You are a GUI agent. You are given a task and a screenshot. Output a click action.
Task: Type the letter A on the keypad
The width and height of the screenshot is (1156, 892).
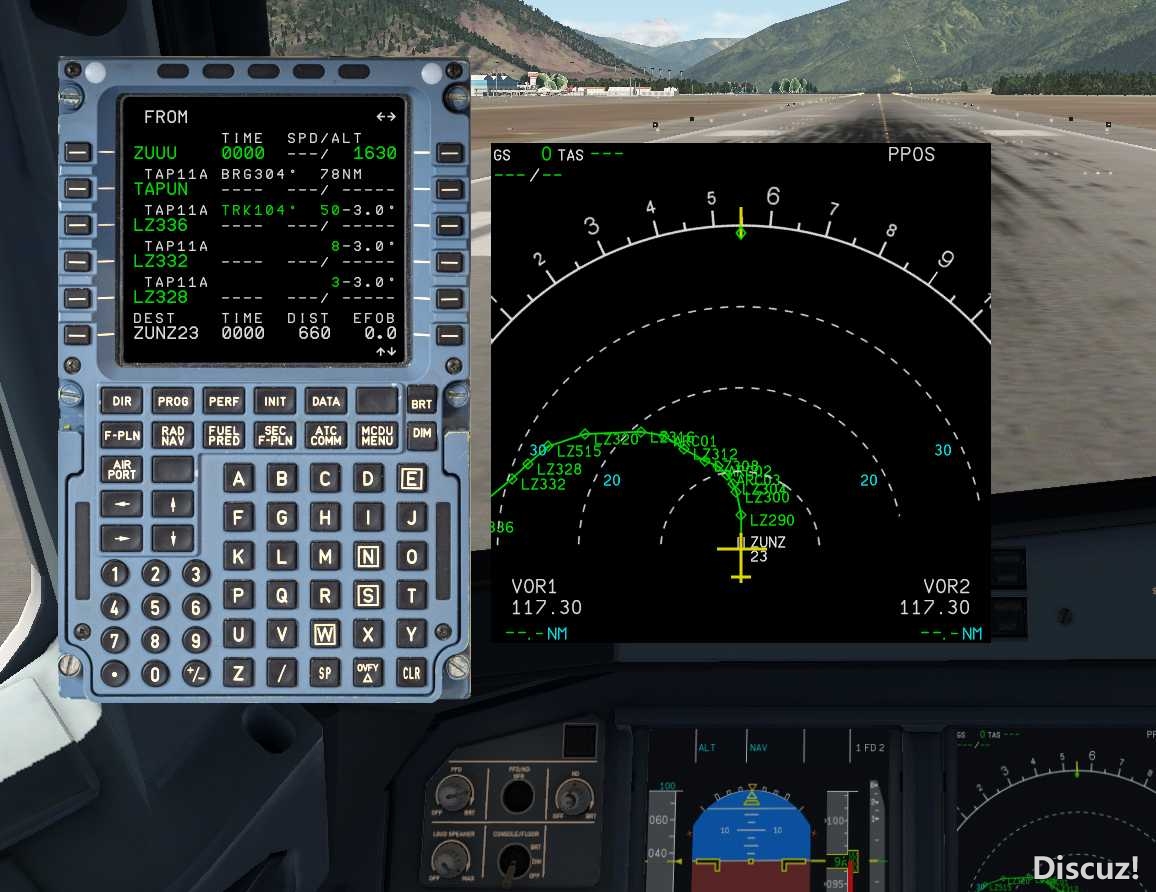(x=238, y=479)
